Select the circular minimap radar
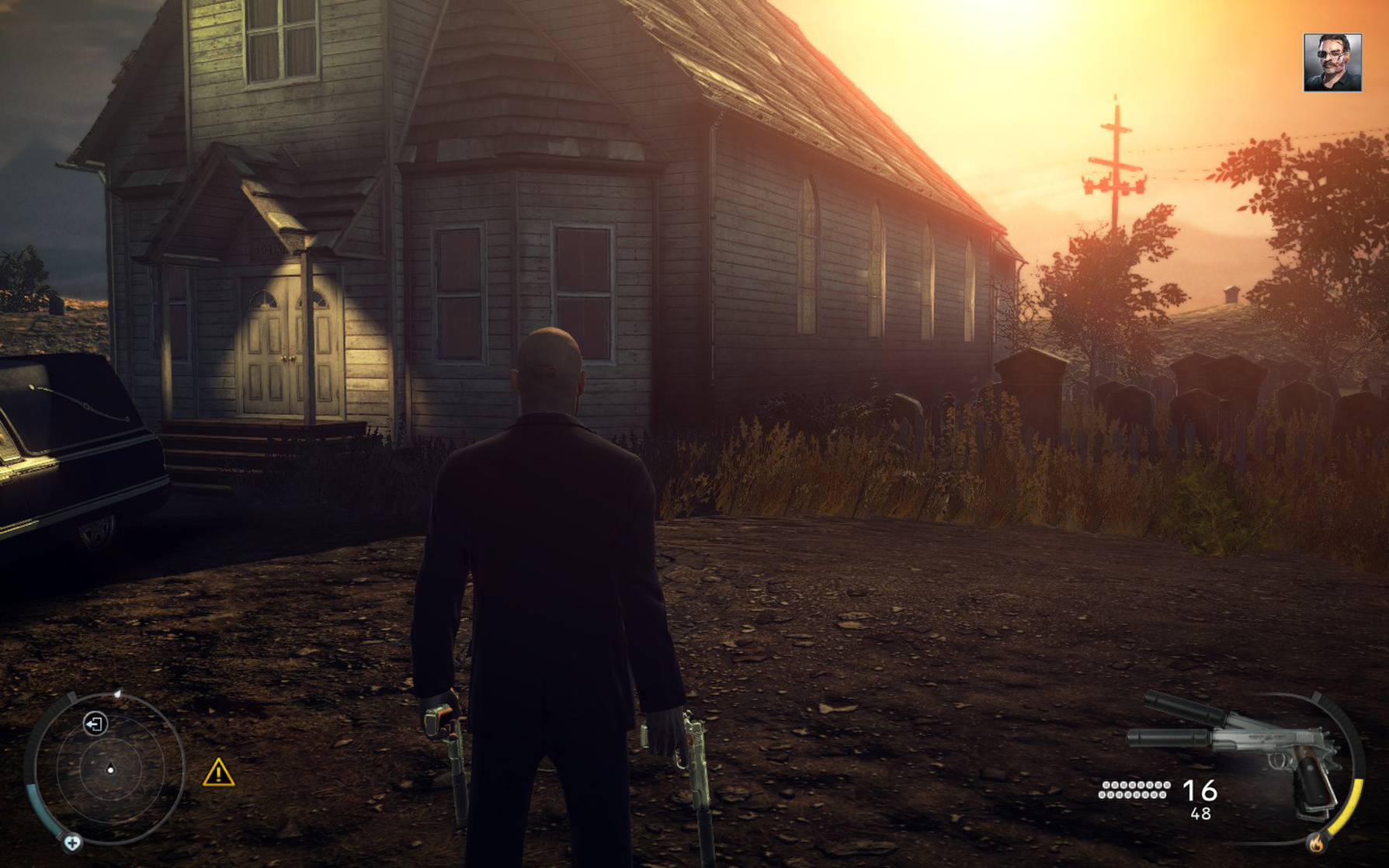The width and height of the screenshot is (1389, 868). tap(110, 769)
